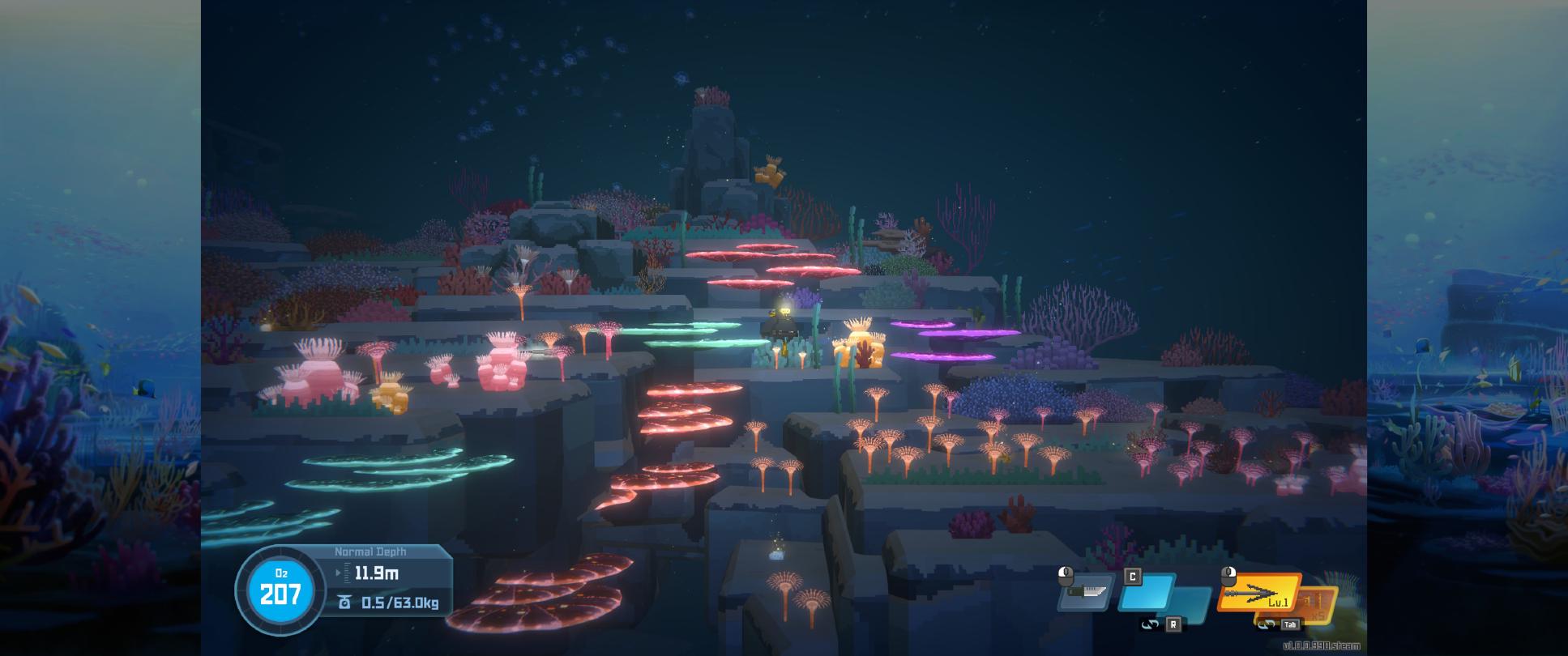This screenshot has height=656, width=1568.
Task: Click the mouse icon above the knife slot
Action: 1066,575
